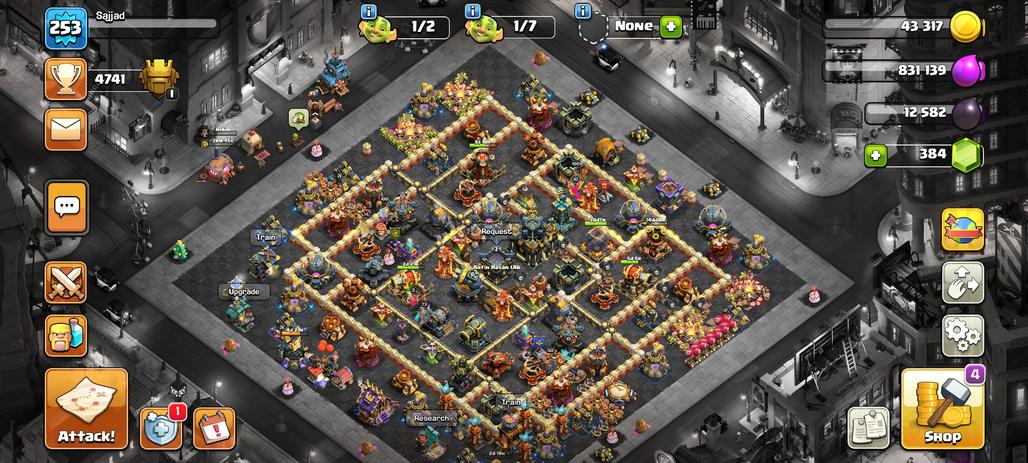Screen dimensions: 1028x463
Task: Tap the Request label on the clan castle
Action: [x=496, y=230]
